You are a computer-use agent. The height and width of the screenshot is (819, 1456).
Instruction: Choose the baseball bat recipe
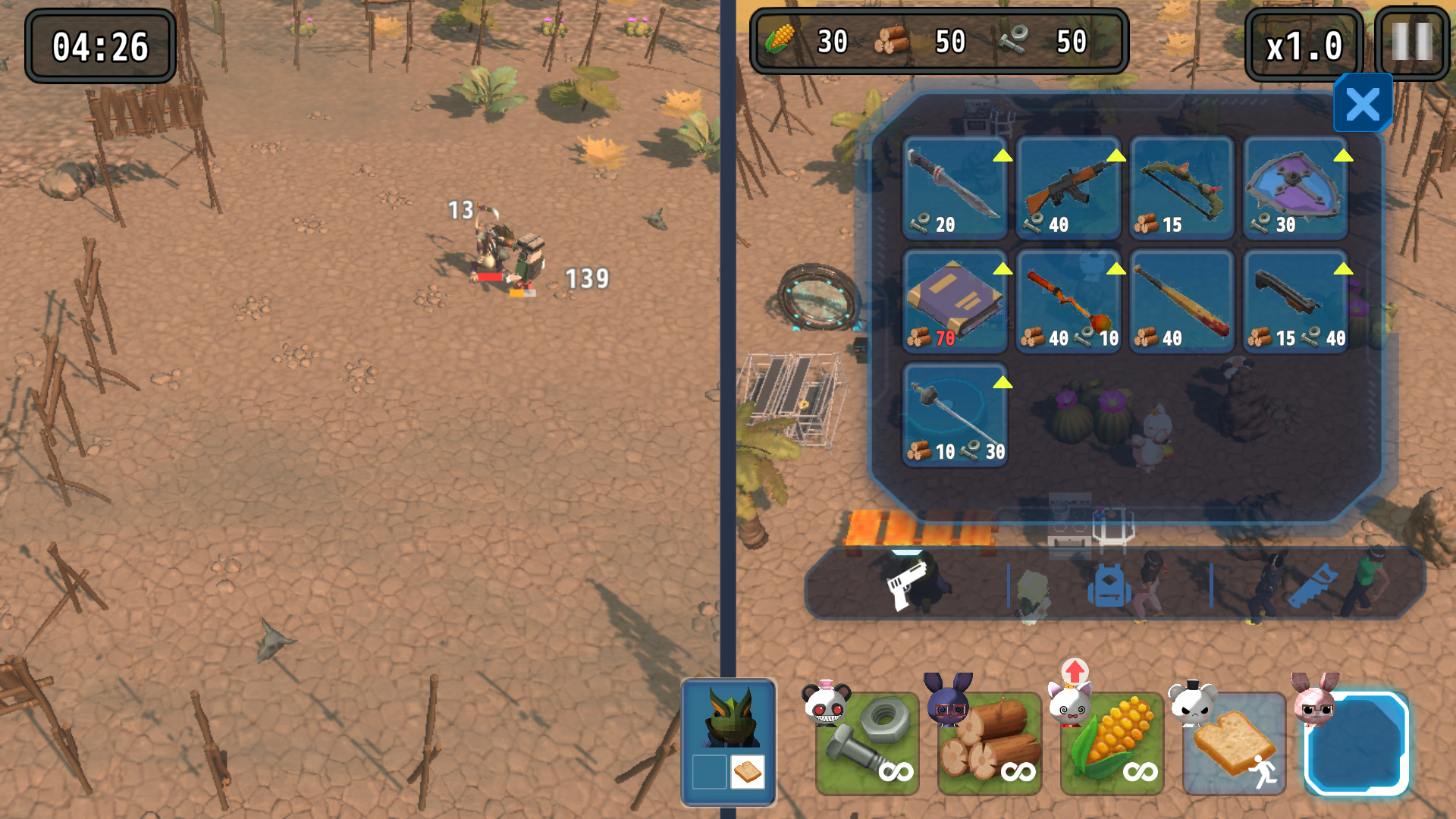[1181, 301]
